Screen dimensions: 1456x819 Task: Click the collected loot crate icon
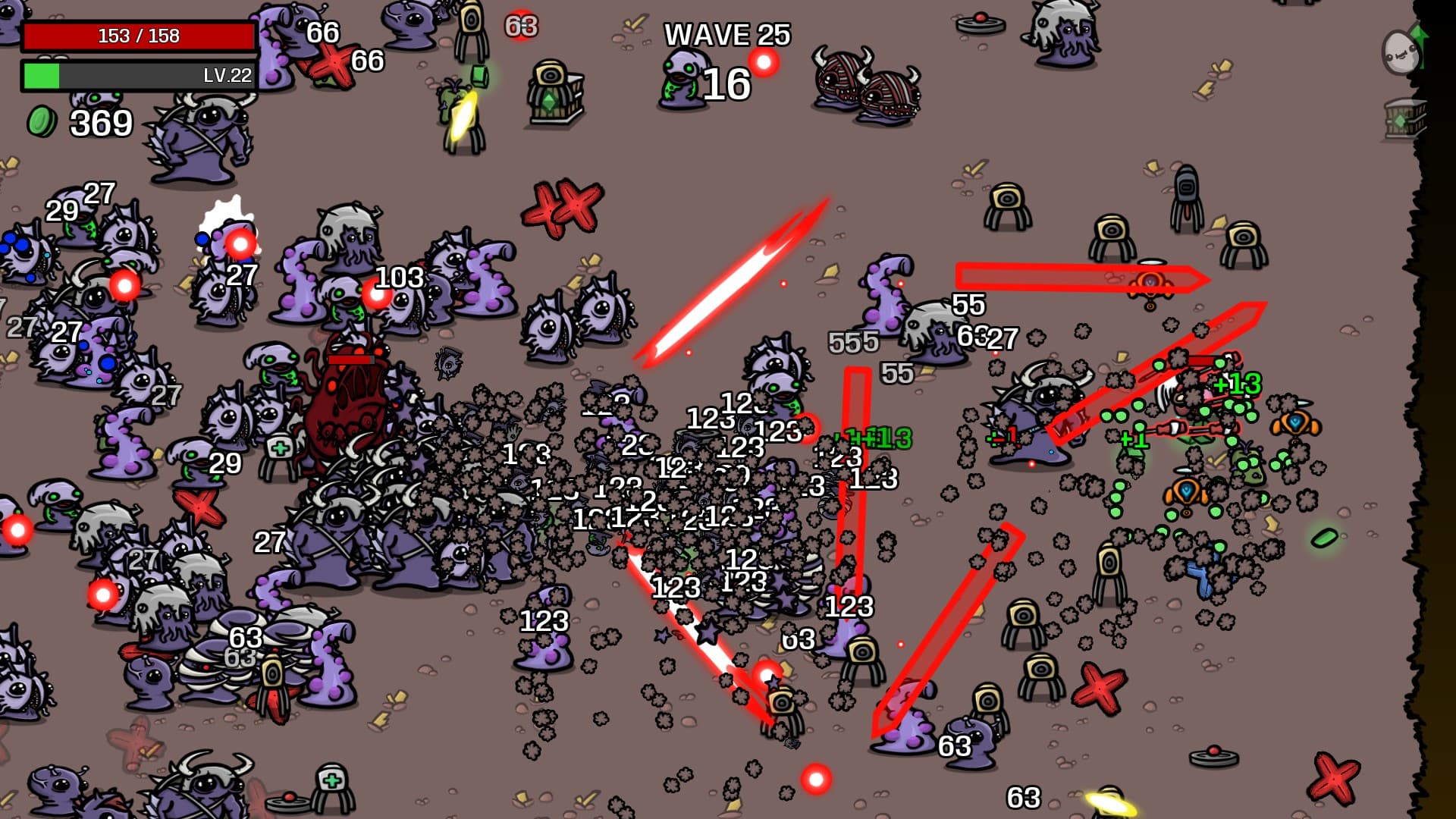click(1404, 120)
